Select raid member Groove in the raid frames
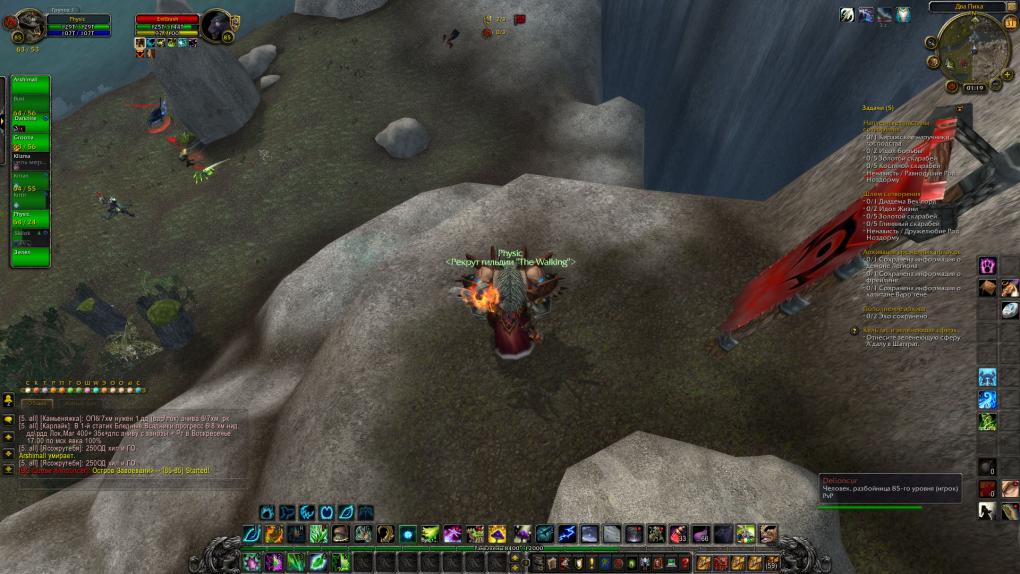 click(x=30, y=138)
